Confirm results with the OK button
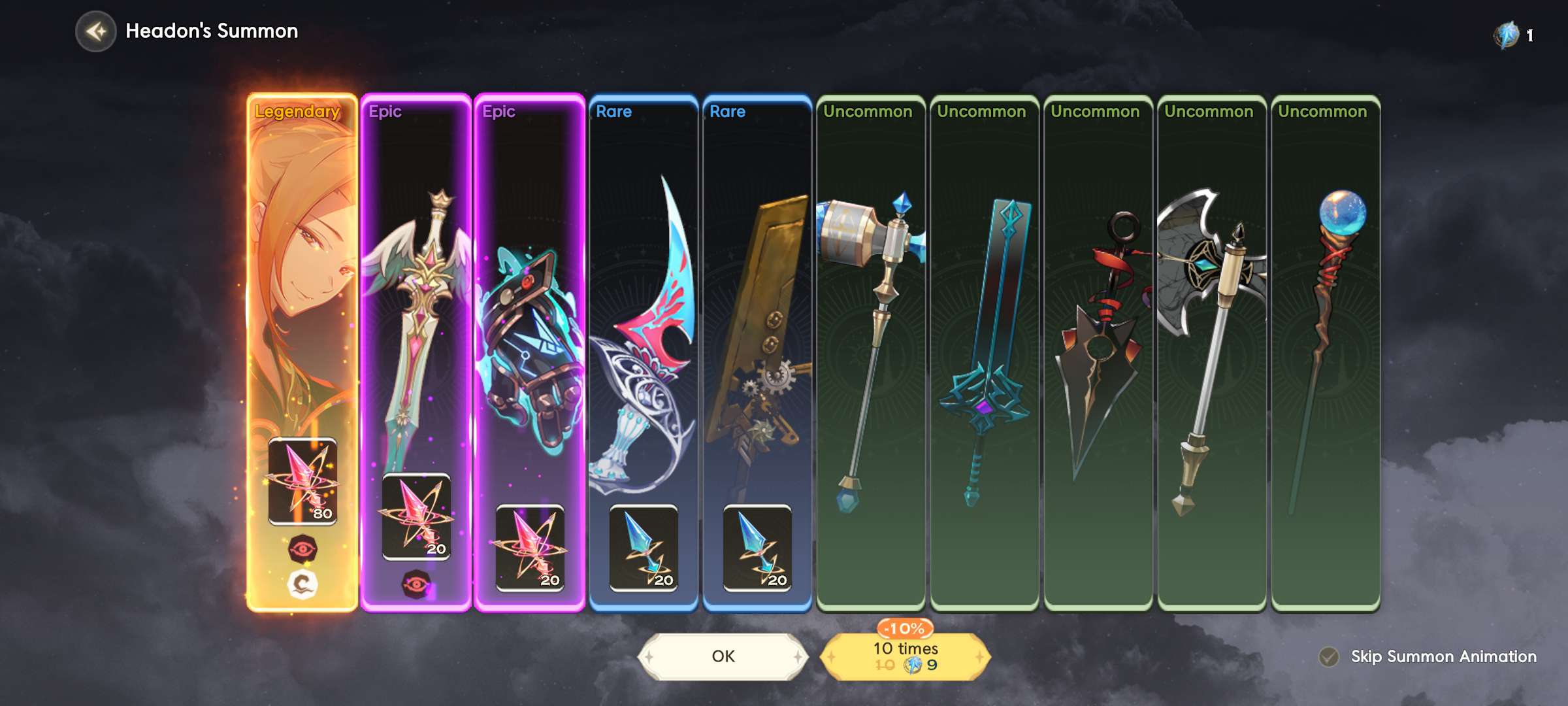1568x706 pixels. [x=723, y=656]
